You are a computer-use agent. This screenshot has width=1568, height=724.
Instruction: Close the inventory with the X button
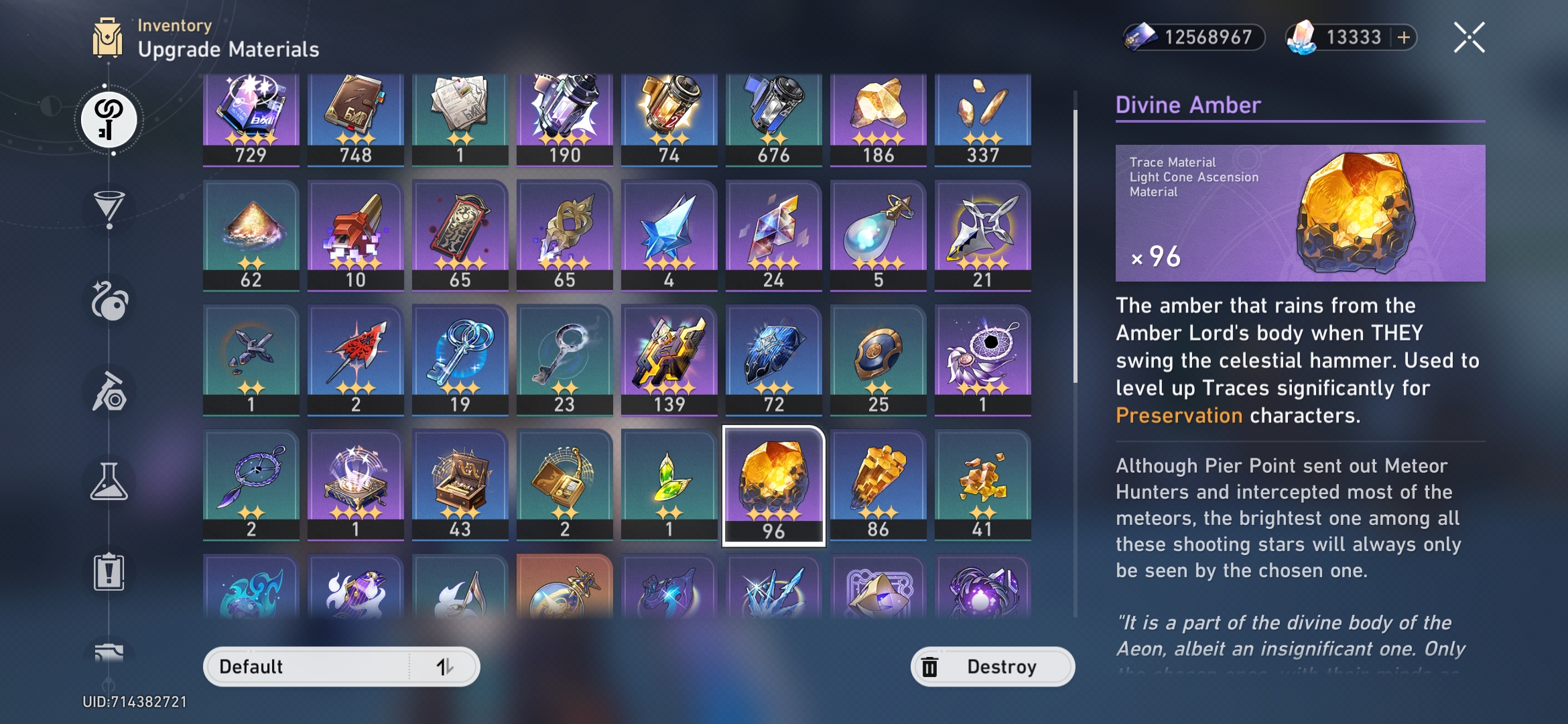(x=1469, y=38)
